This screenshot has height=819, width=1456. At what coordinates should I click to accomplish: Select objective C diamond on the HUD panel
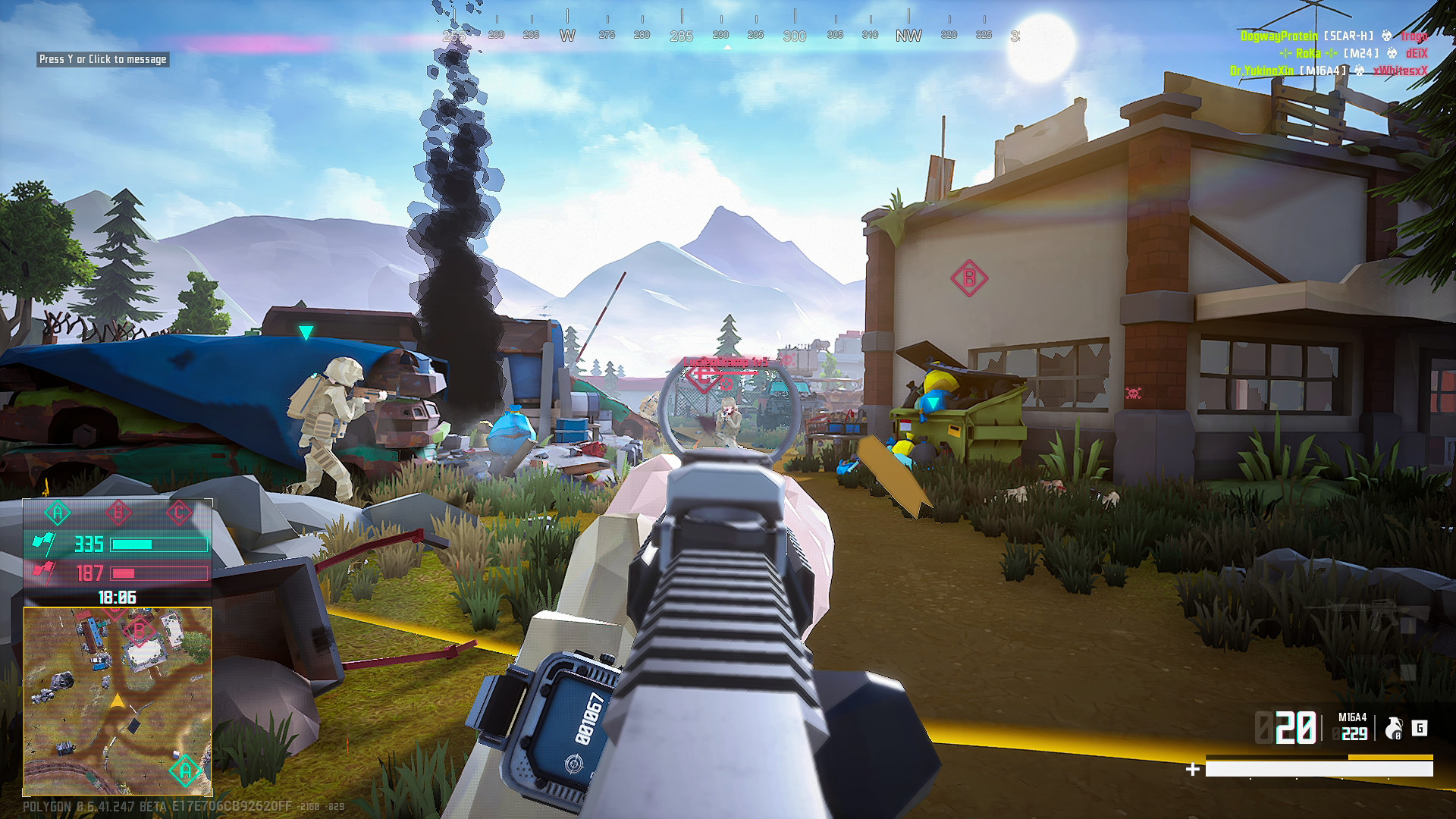(x=179, y=512)
